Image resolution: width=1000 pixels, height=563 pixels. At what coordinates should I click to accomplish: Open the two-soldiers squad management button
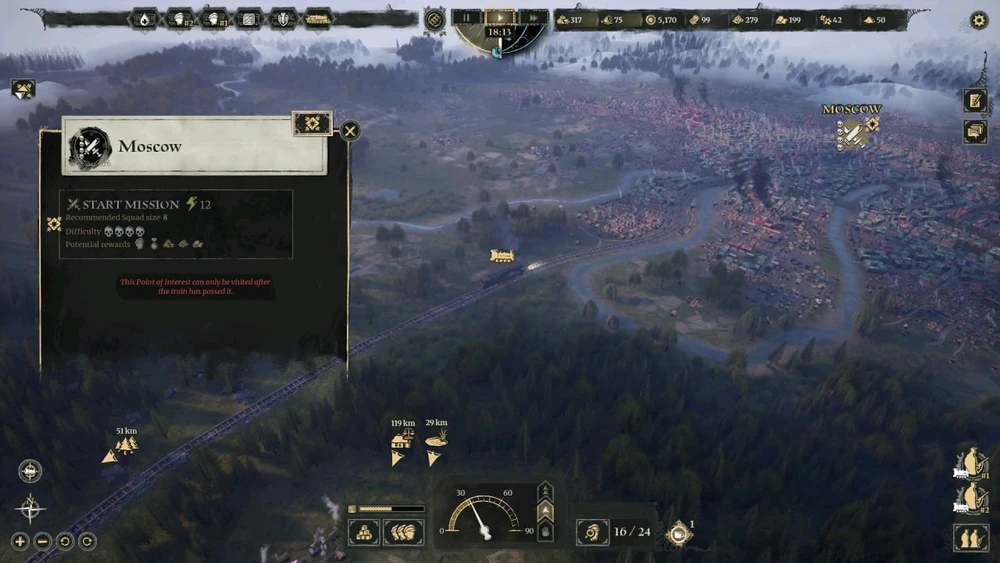point(971,537)
